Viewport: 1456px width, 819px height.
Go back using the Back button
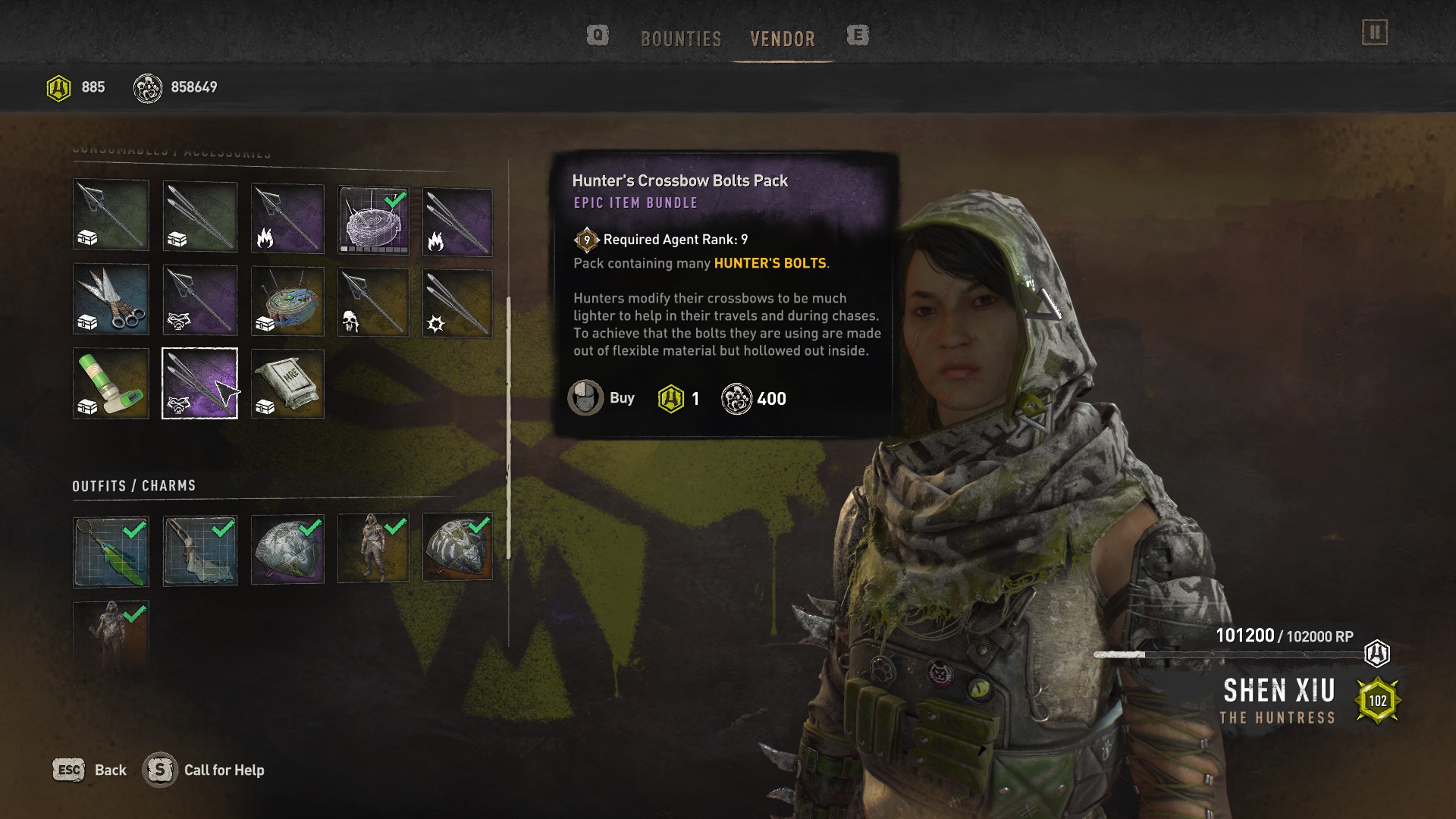[89, 770]
